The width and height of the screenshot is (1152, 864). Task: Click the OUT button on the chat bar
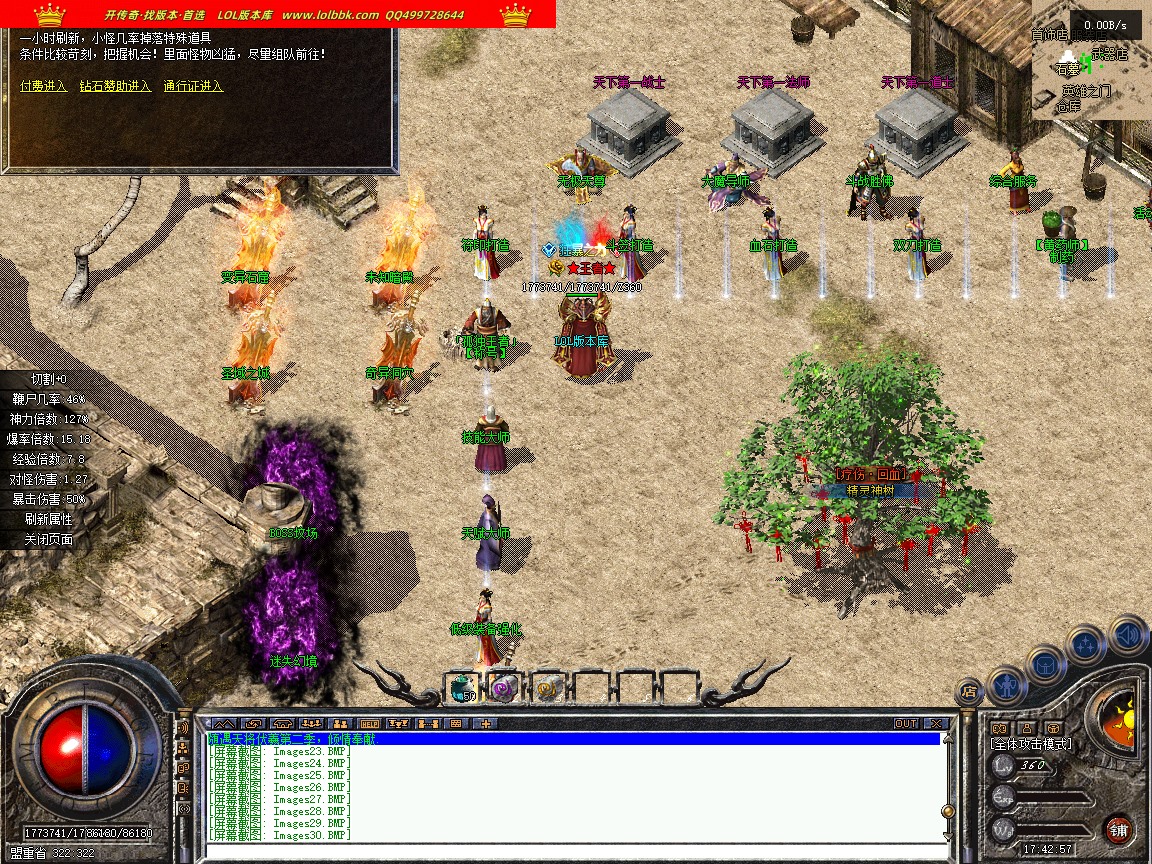click(x=906, y=723)
